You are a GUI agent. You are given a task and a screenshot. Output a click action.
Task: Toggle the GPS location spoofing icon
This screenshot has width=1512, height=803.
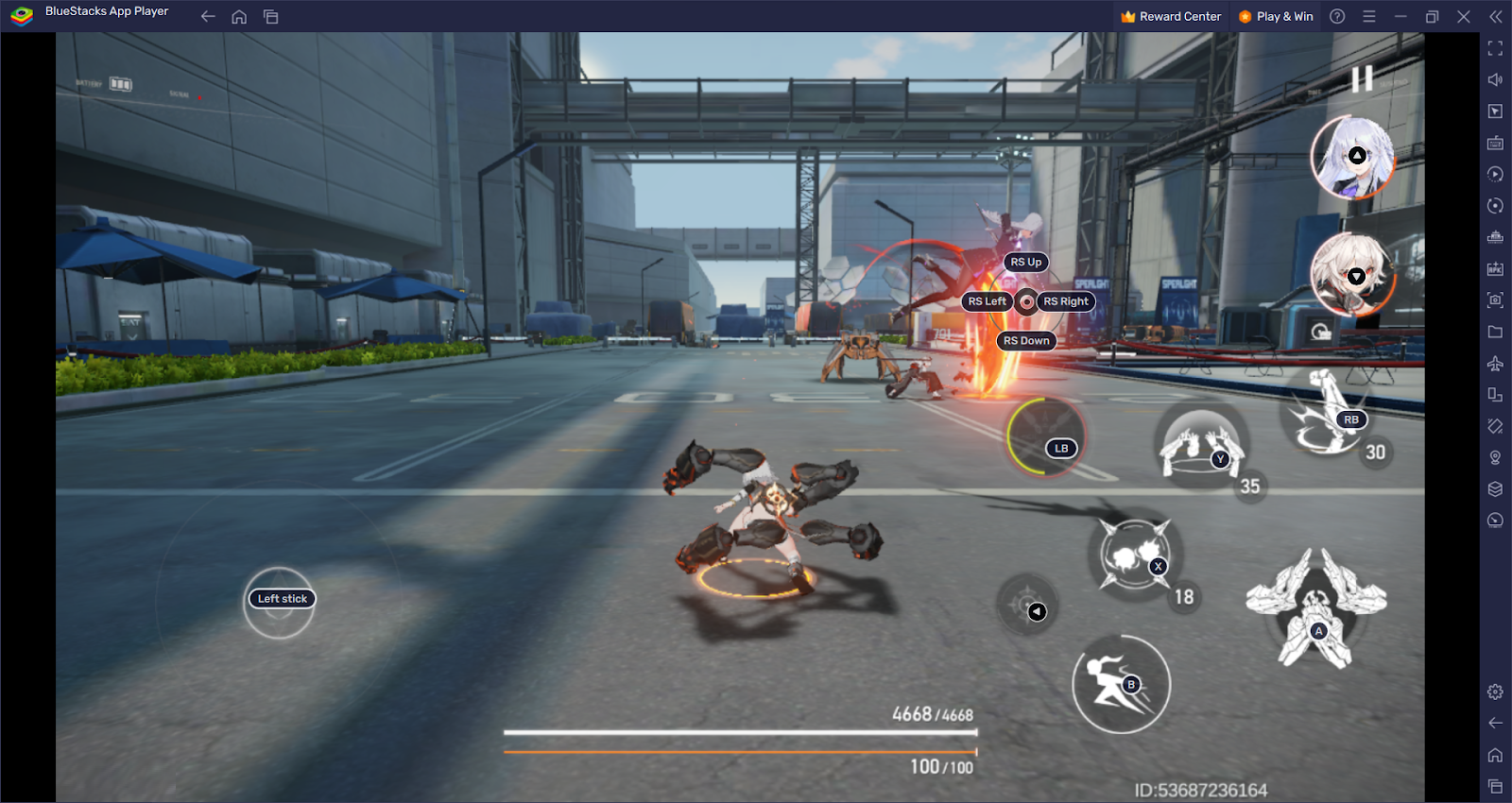pos(1496,457)
